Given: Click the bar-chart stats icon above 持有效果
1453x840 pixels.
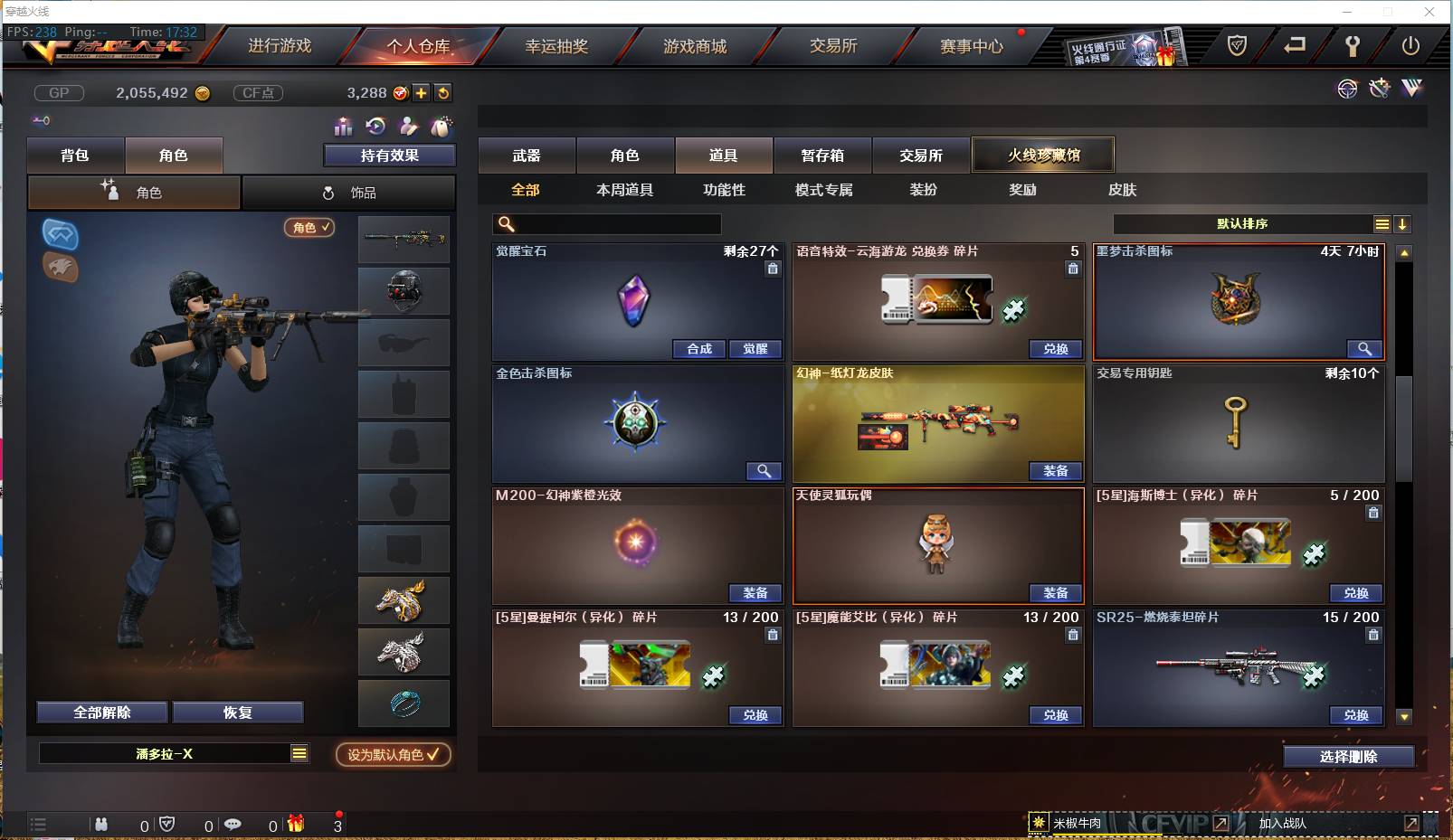Looking at the screenshot, I should pyautogui.click(x=344, y=127).
